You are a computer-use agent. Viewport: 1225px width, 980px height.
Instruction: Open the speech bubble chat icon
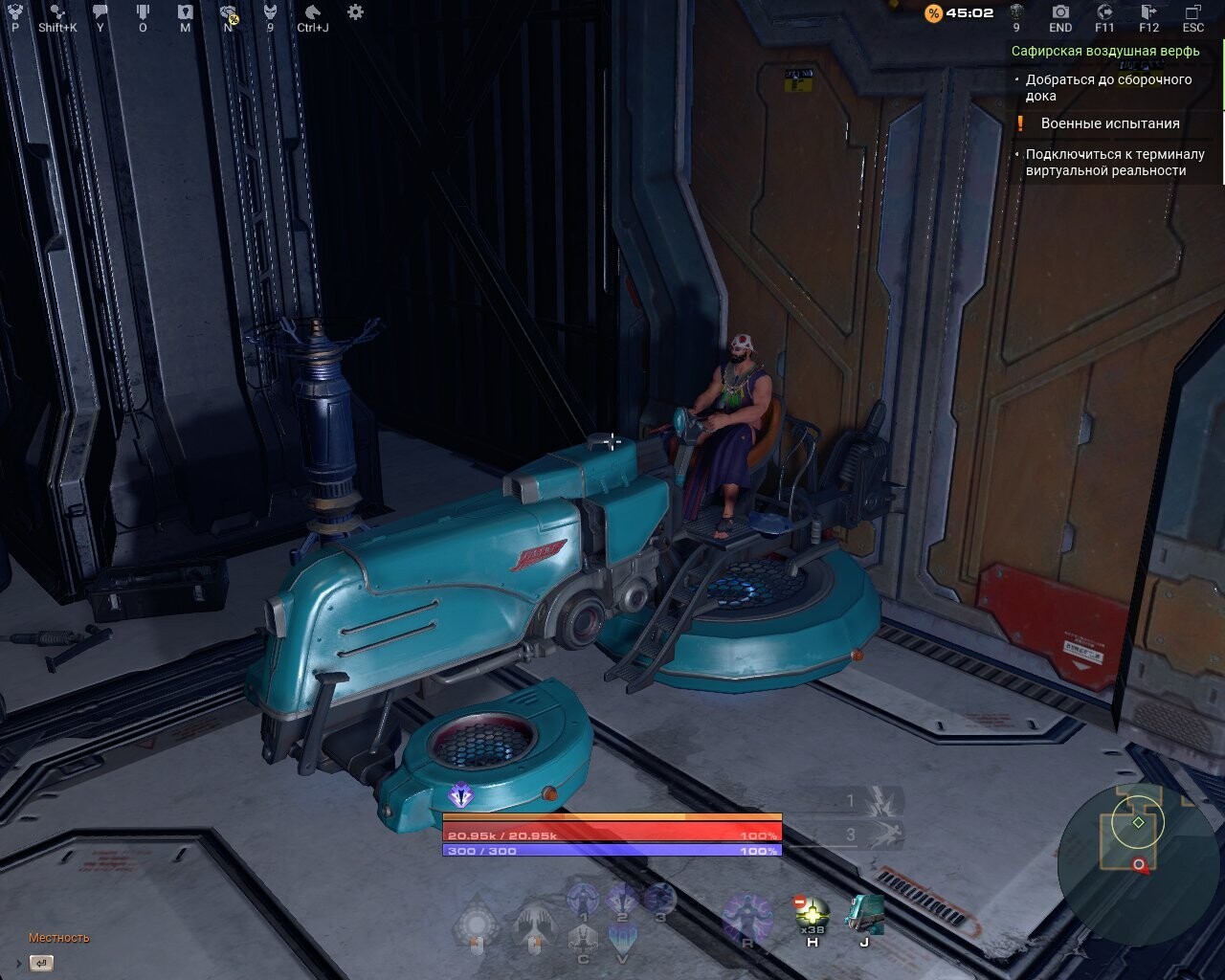click(x=100, y=12)
